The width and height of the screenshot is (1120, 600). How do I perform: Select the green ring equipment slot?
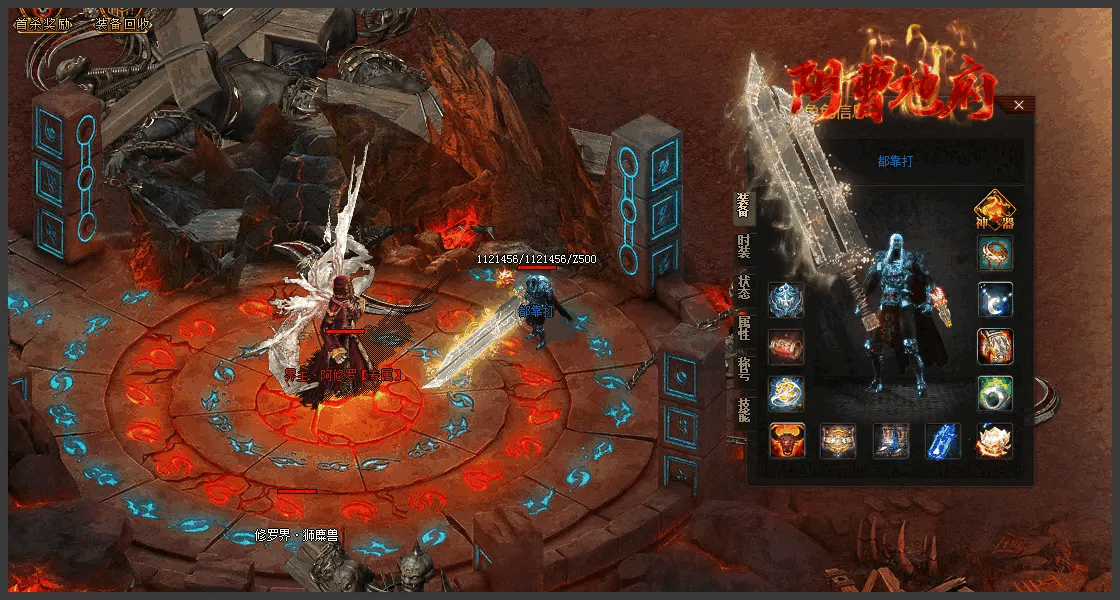point(995,394)
